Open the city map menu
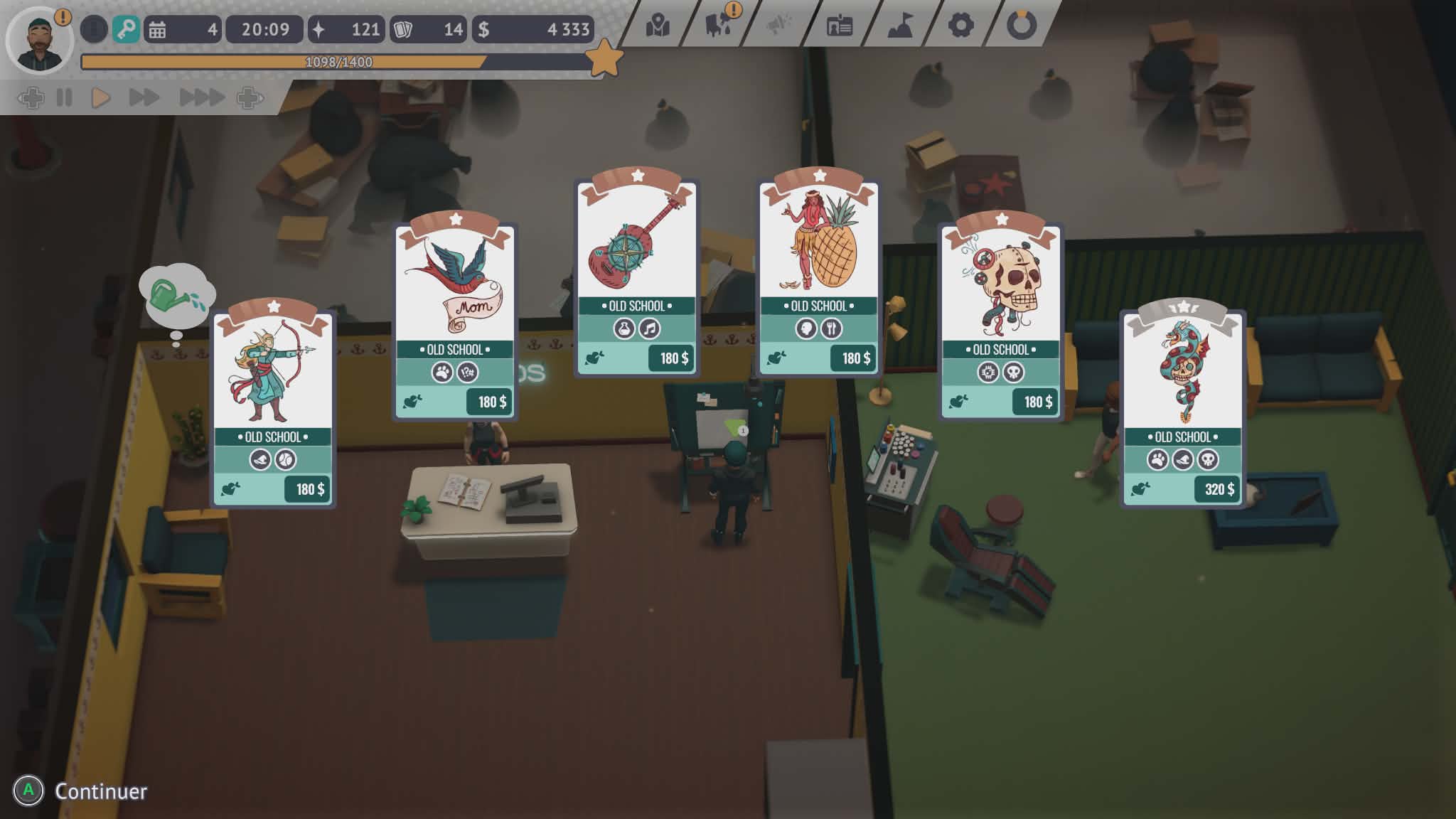Viewport: 1456px width, 819px height. (x=658, y=26)
